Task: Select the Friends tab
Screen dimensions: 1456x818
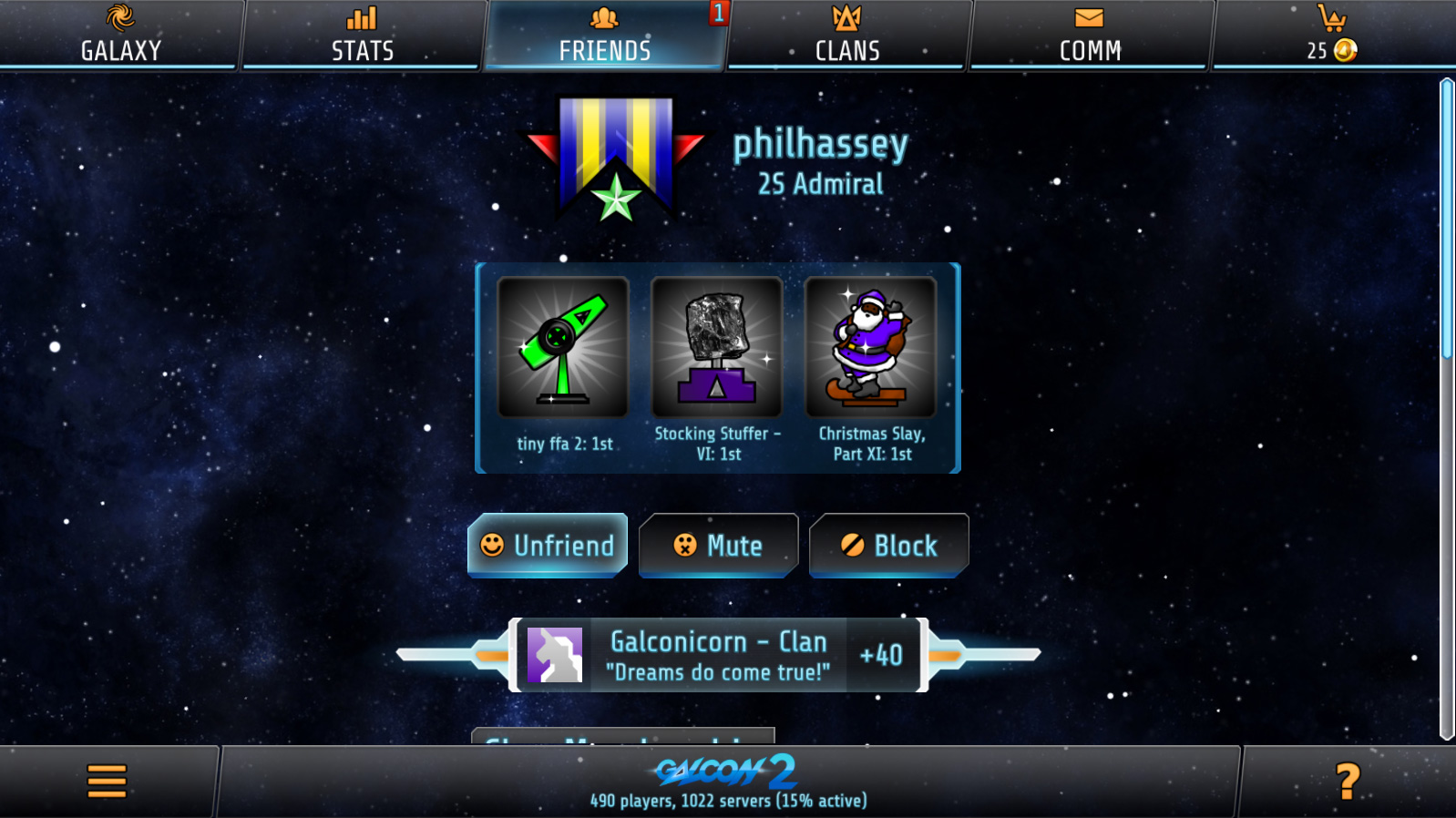Action: [605, 35]
